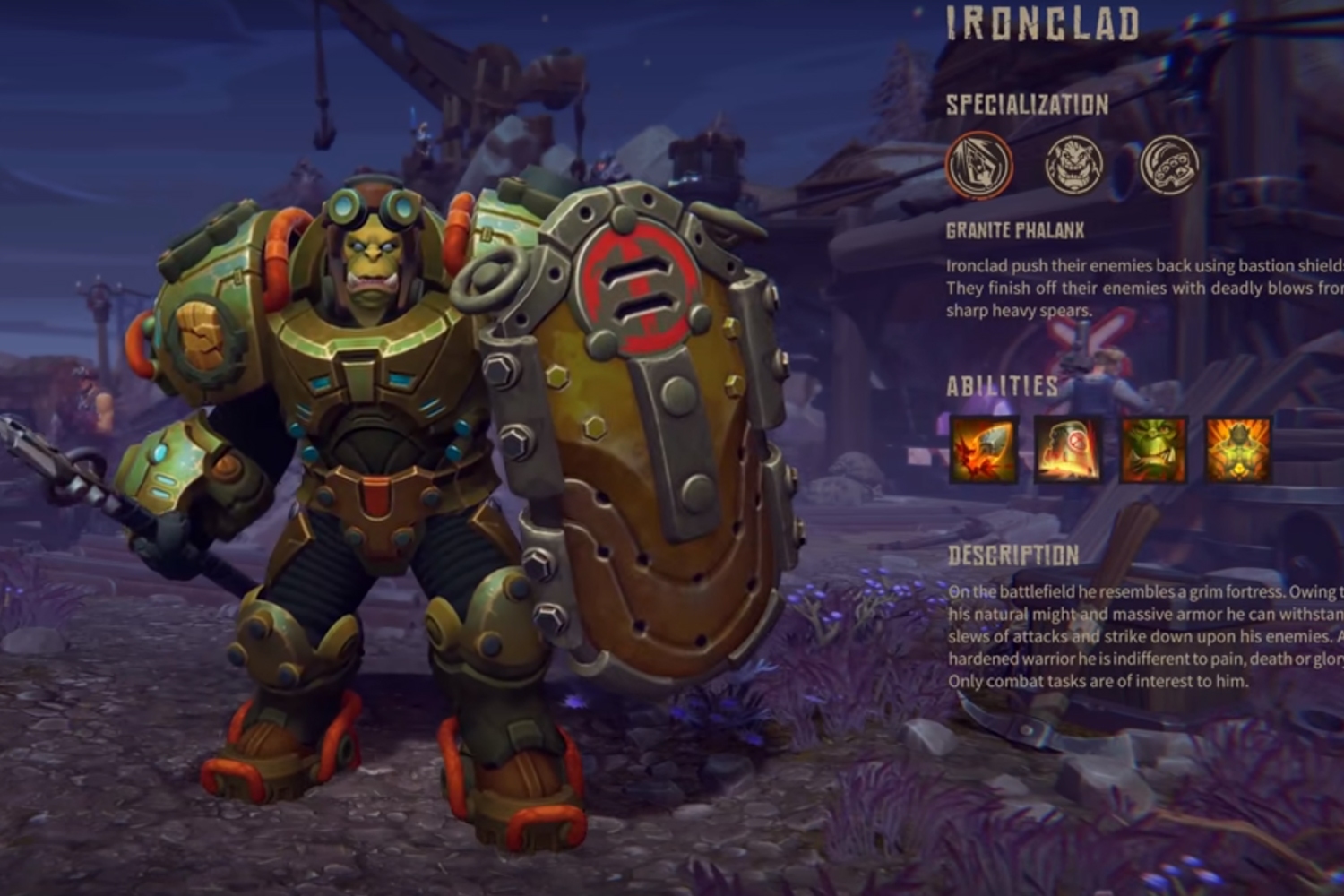Viewport: 1344px width, 896px height.
Task: Show the glowing orc body ability
Action: (x=1237, y=450)
